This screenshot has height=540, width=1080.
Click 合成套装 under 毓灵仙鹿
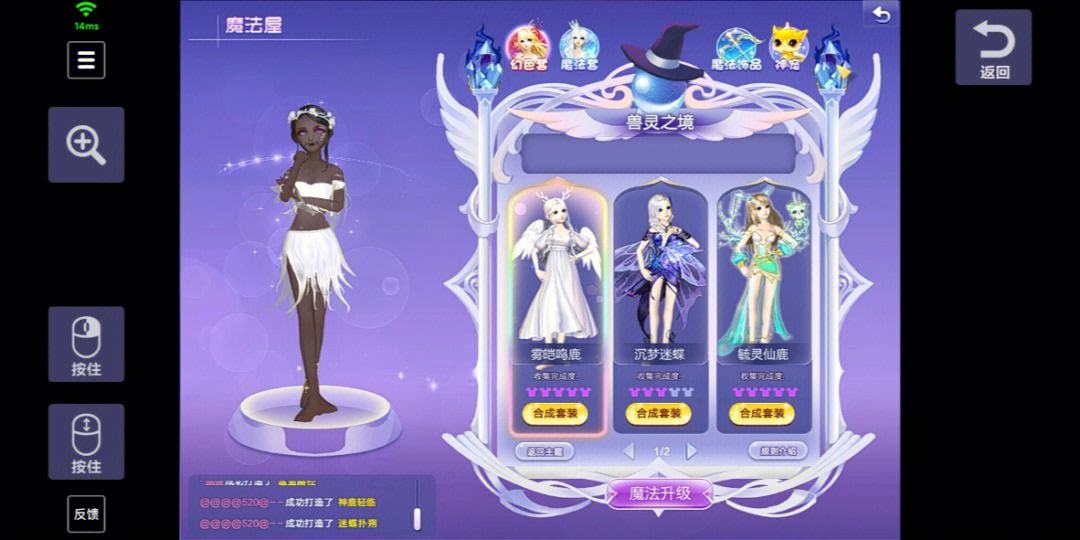[x=764, y=413]
